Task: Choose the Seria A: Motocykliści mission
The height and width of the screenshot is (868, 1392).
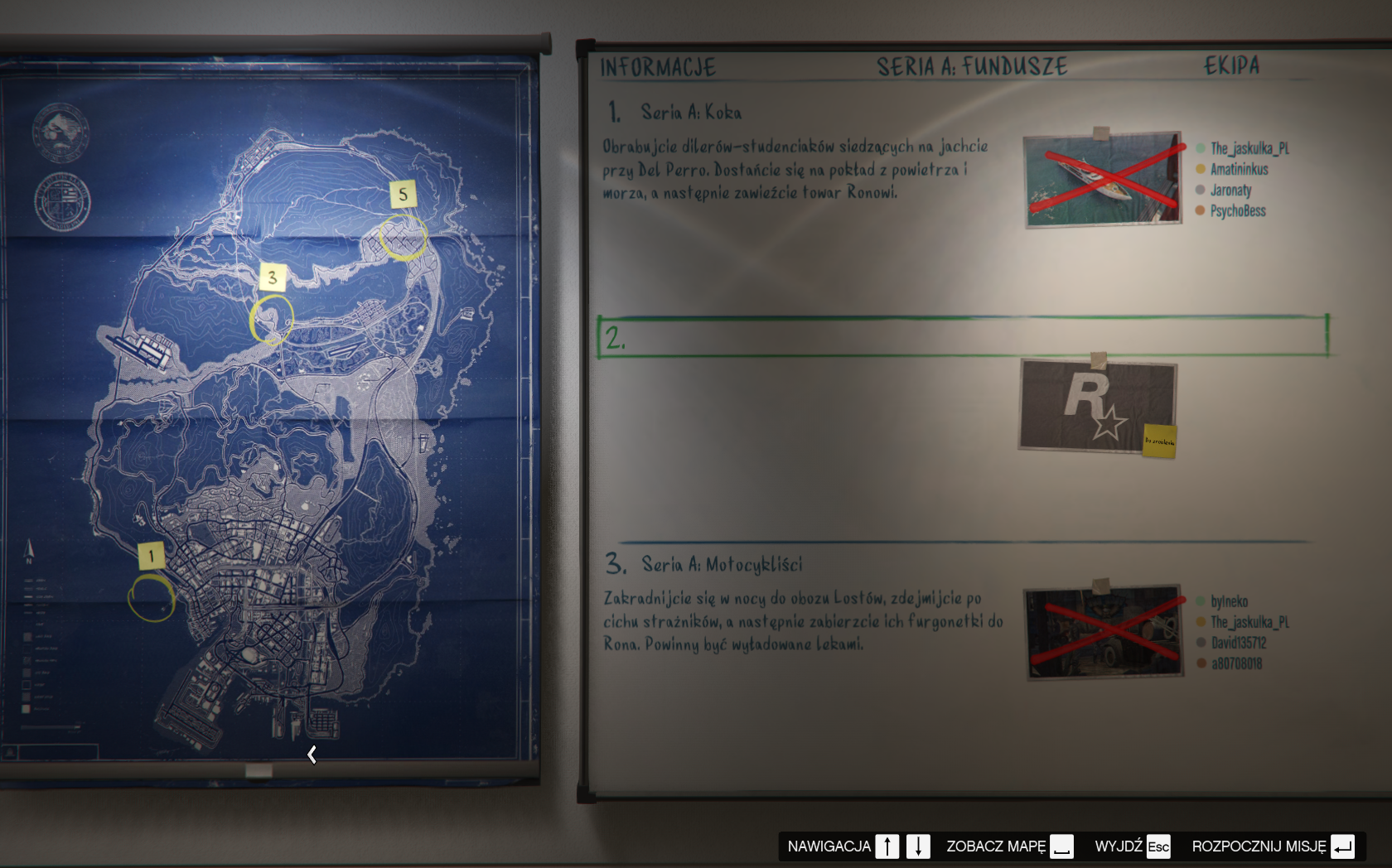Action: [721, 565]
